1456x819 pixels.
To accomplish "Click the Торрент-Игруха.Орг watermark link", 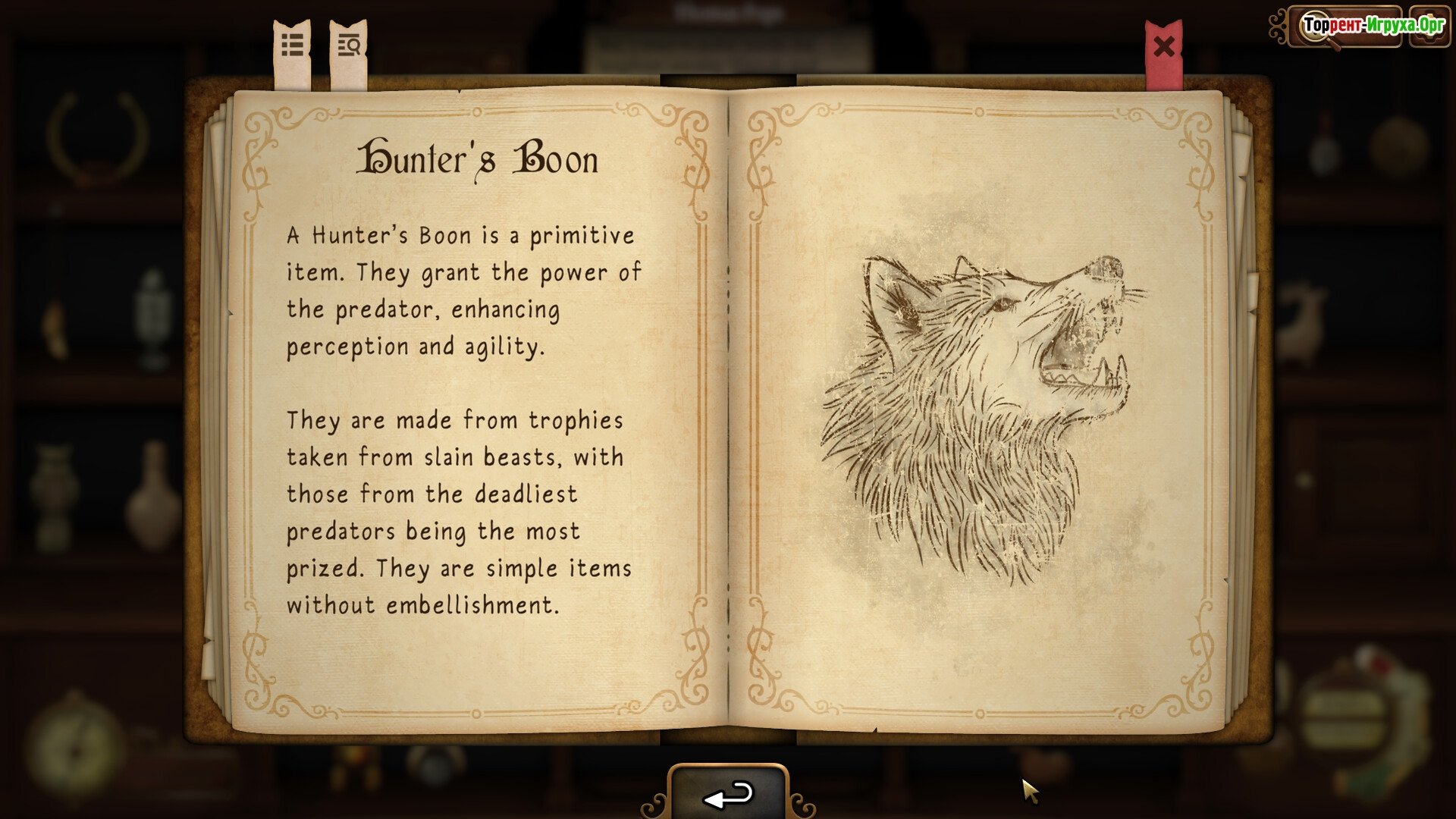I will coord(1373,26).
